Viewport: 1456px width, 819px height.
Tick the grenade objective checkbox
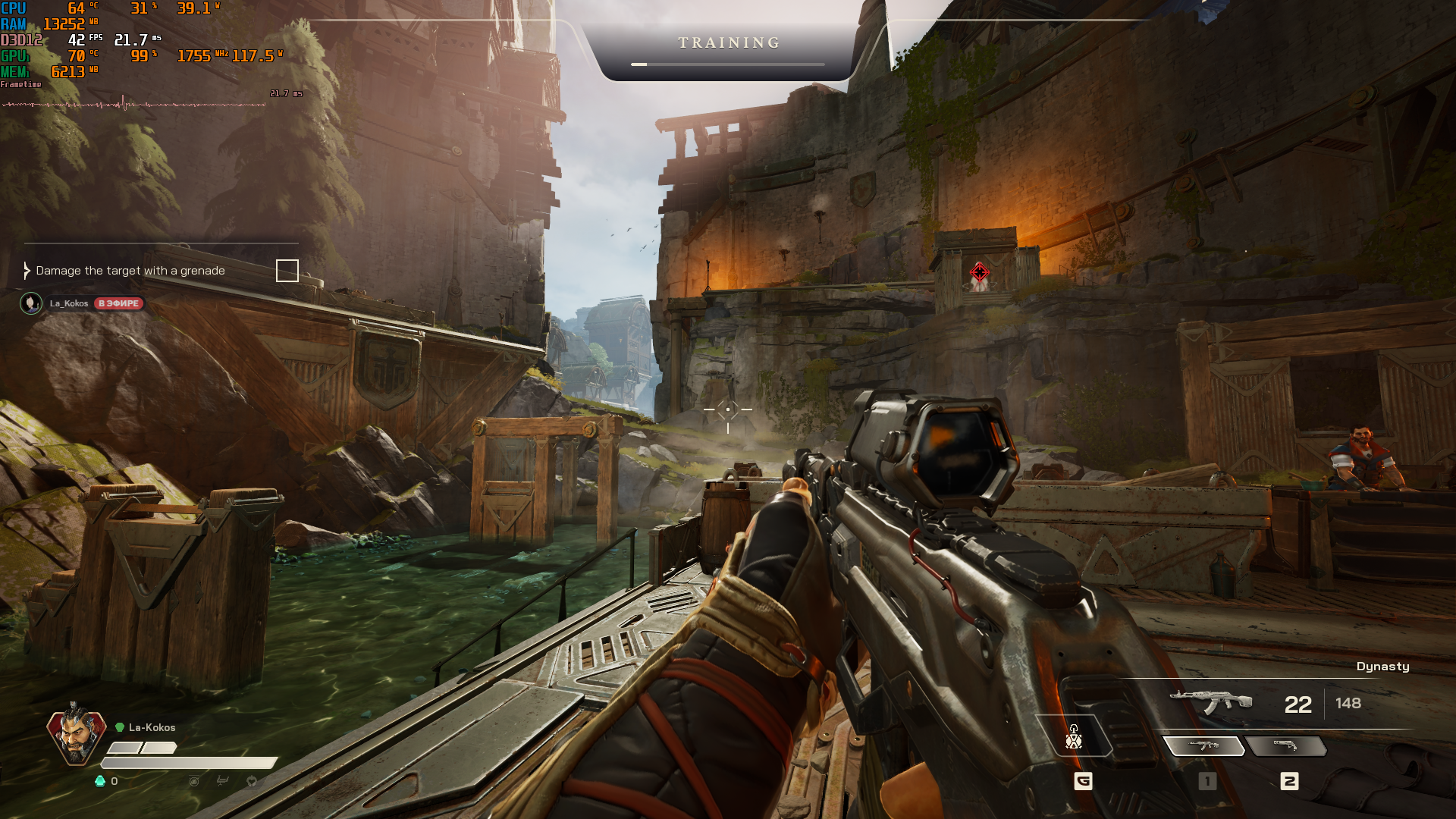pyautogui.click(x=287, y=271)
